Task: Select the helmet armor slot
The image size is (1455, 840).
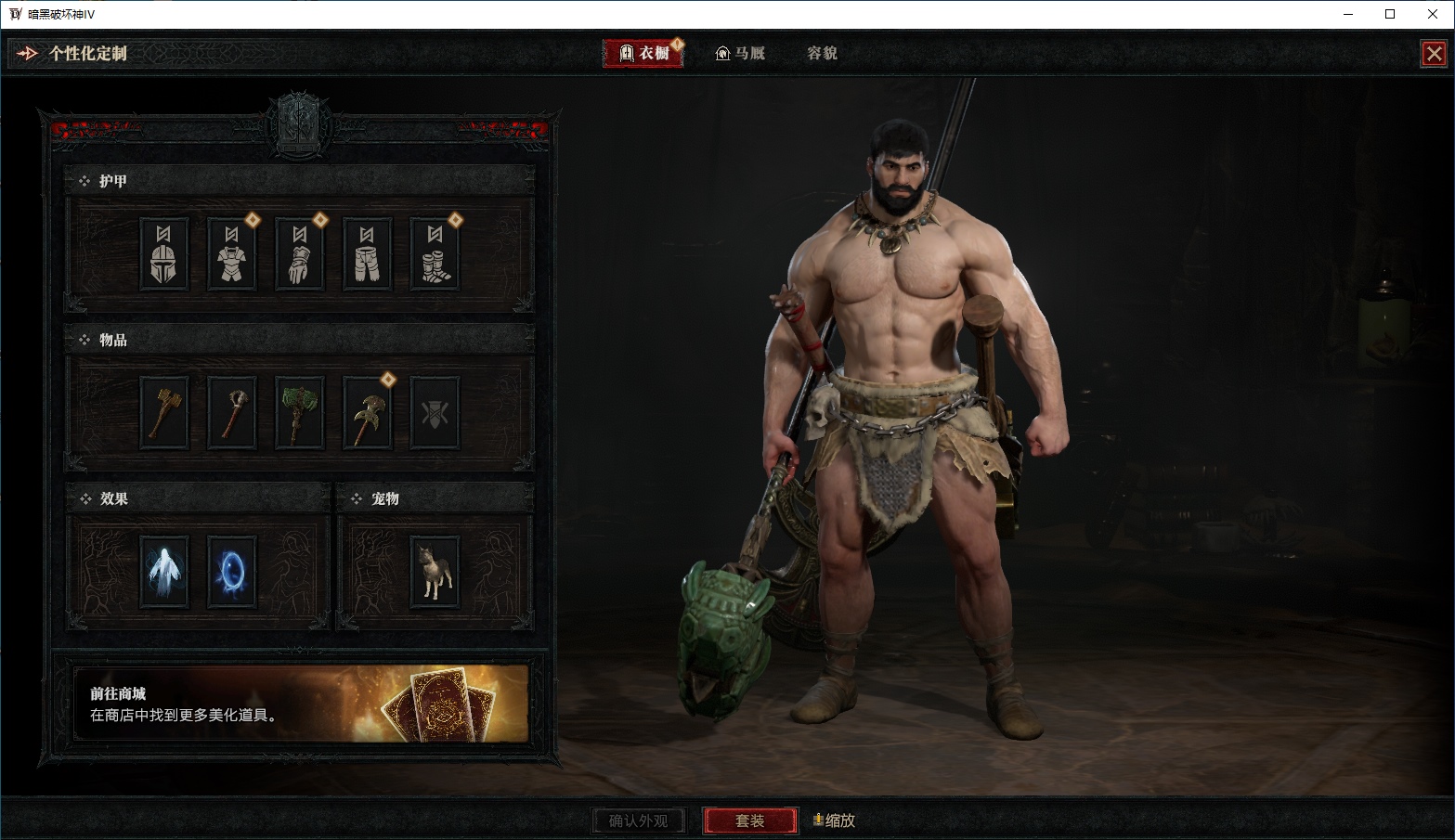Action: 163,253
